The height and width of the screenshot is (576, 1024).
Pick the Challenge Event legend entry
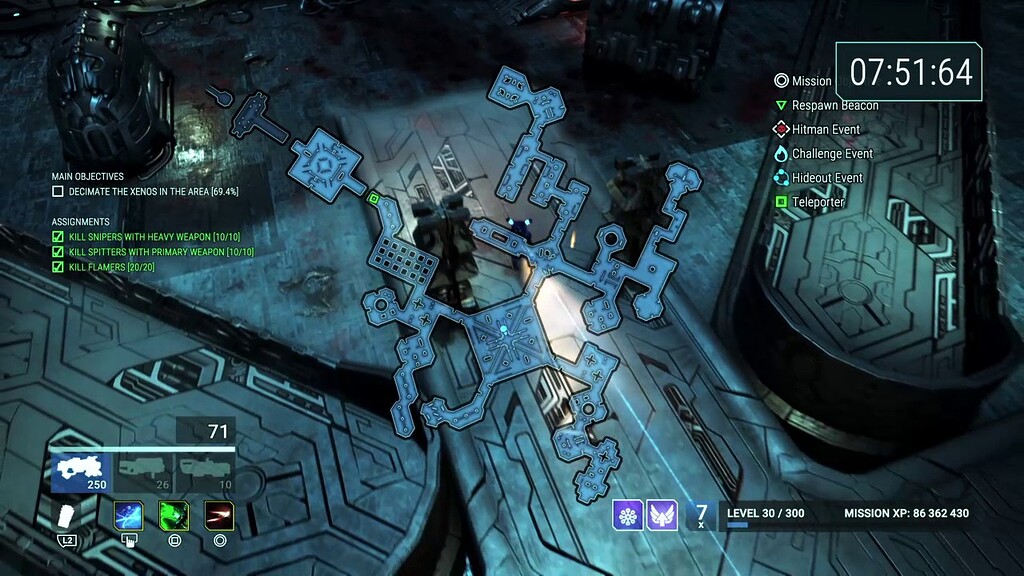point(823,154)
